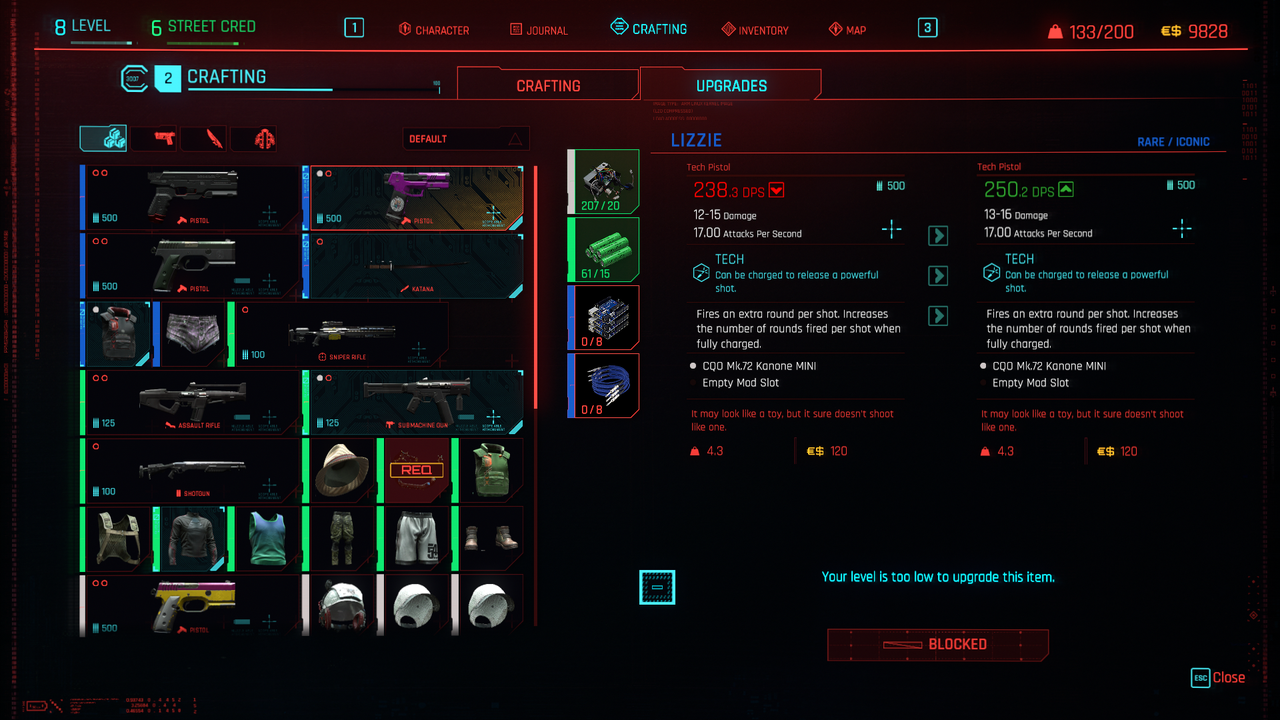The width and height of the screenshot is (1280, 720).
Task: Switch to the UPGRADES tab
Action: [731, 87]
